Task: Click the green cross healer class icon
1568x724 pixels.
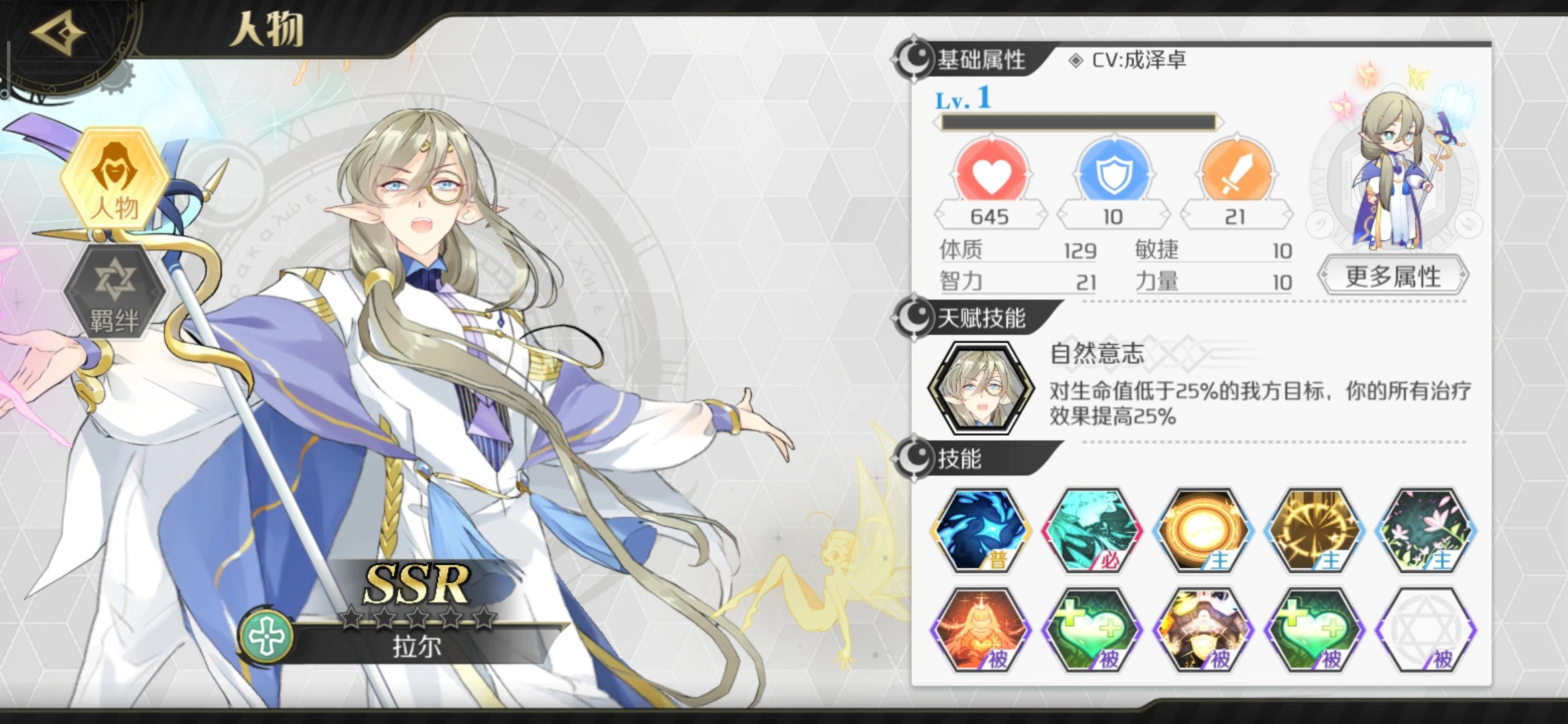Action: click(267, 636)
